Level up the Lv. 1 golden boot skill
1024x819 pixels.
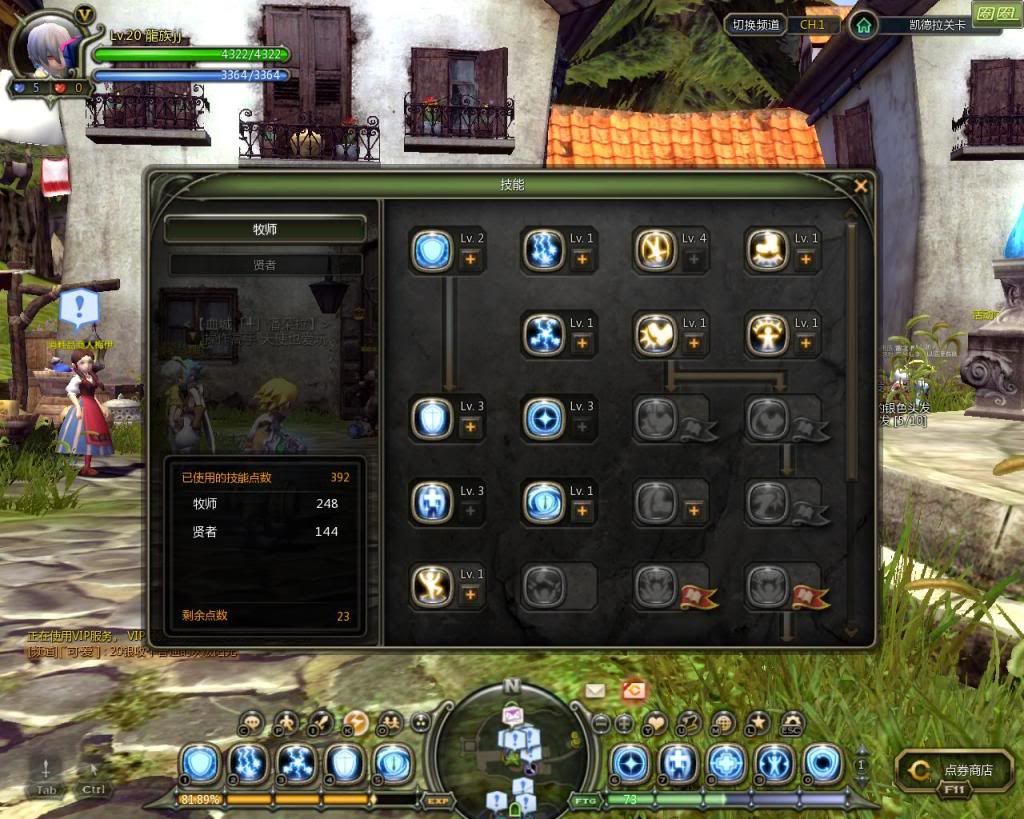[806, 259]
